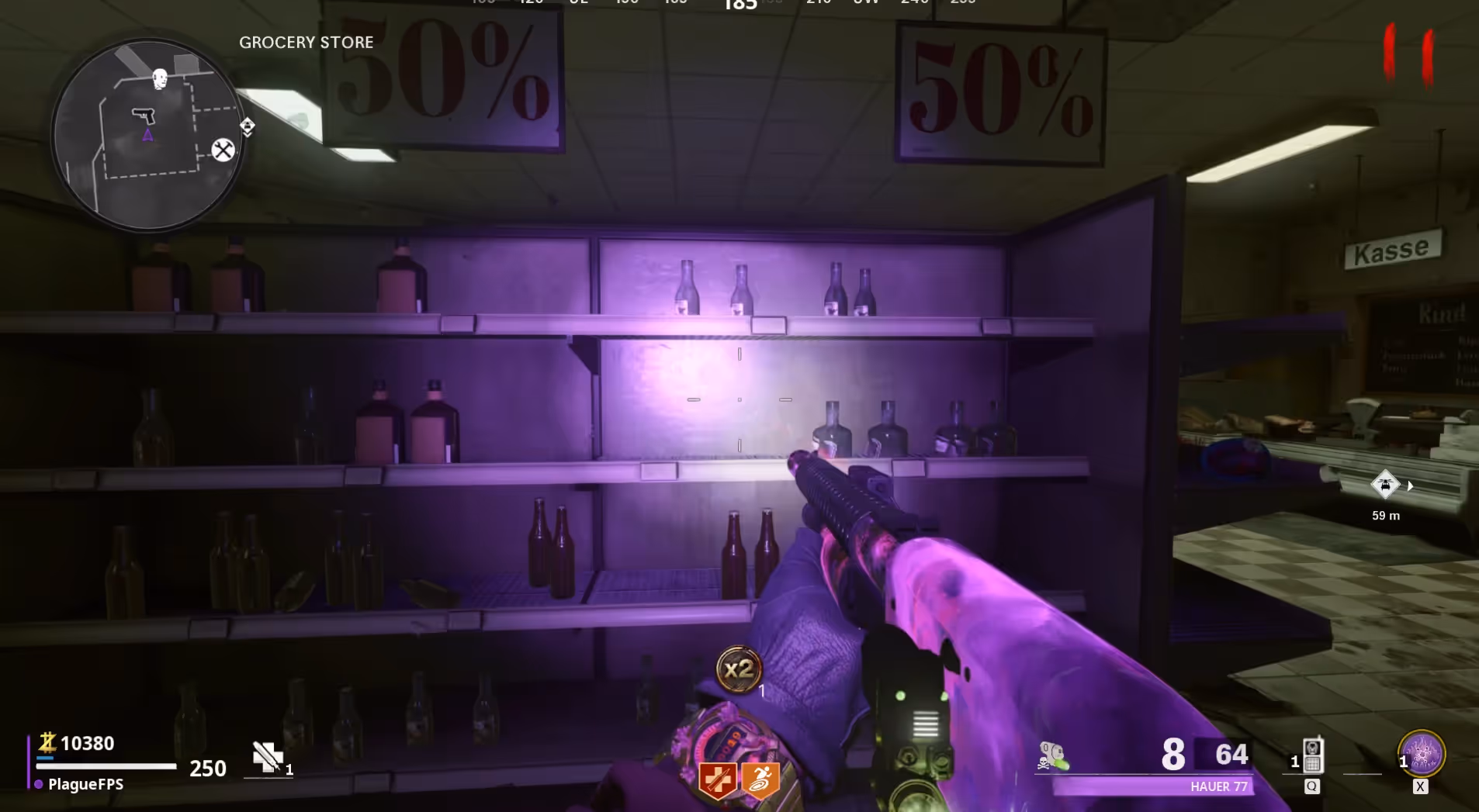
Task: Select the white head marker on minimap
Action: (x=160, y=78)
